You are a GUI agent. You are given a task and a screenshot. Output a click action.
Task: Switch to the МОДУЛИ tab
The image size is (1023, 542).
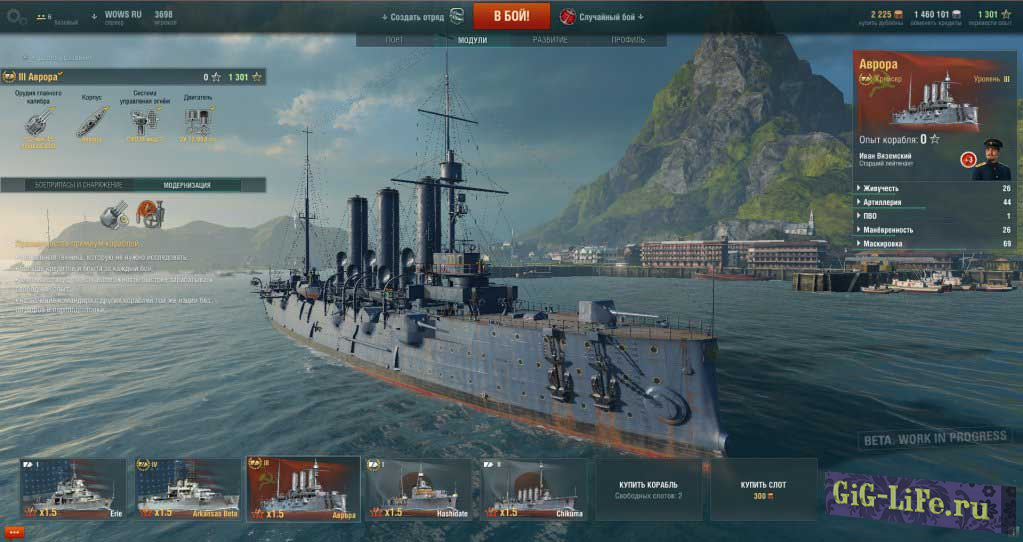(x=472, y=40)
